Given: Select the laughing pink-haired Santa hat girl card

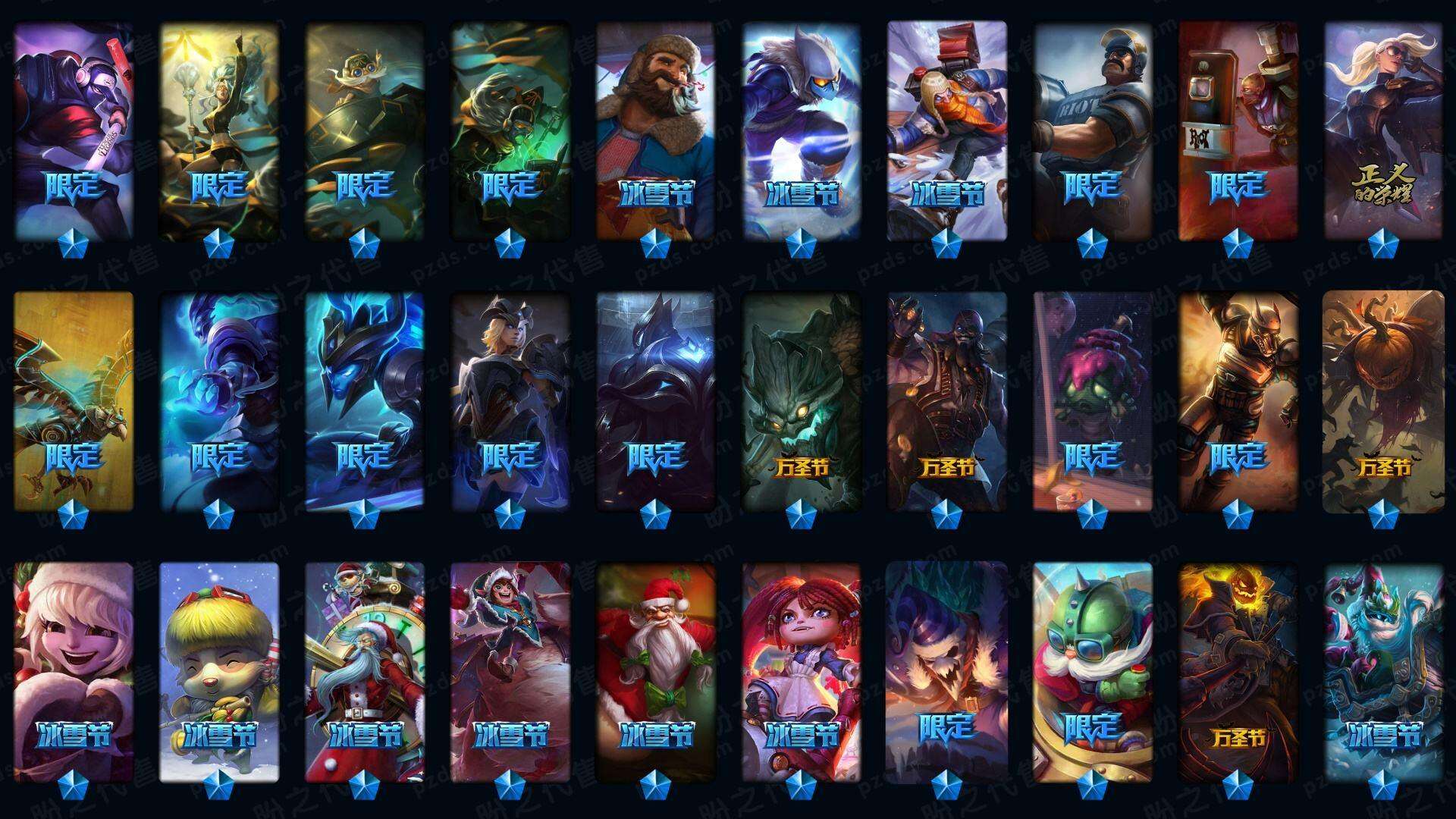Looking at the screenshot, I should (x=73, y=671).
